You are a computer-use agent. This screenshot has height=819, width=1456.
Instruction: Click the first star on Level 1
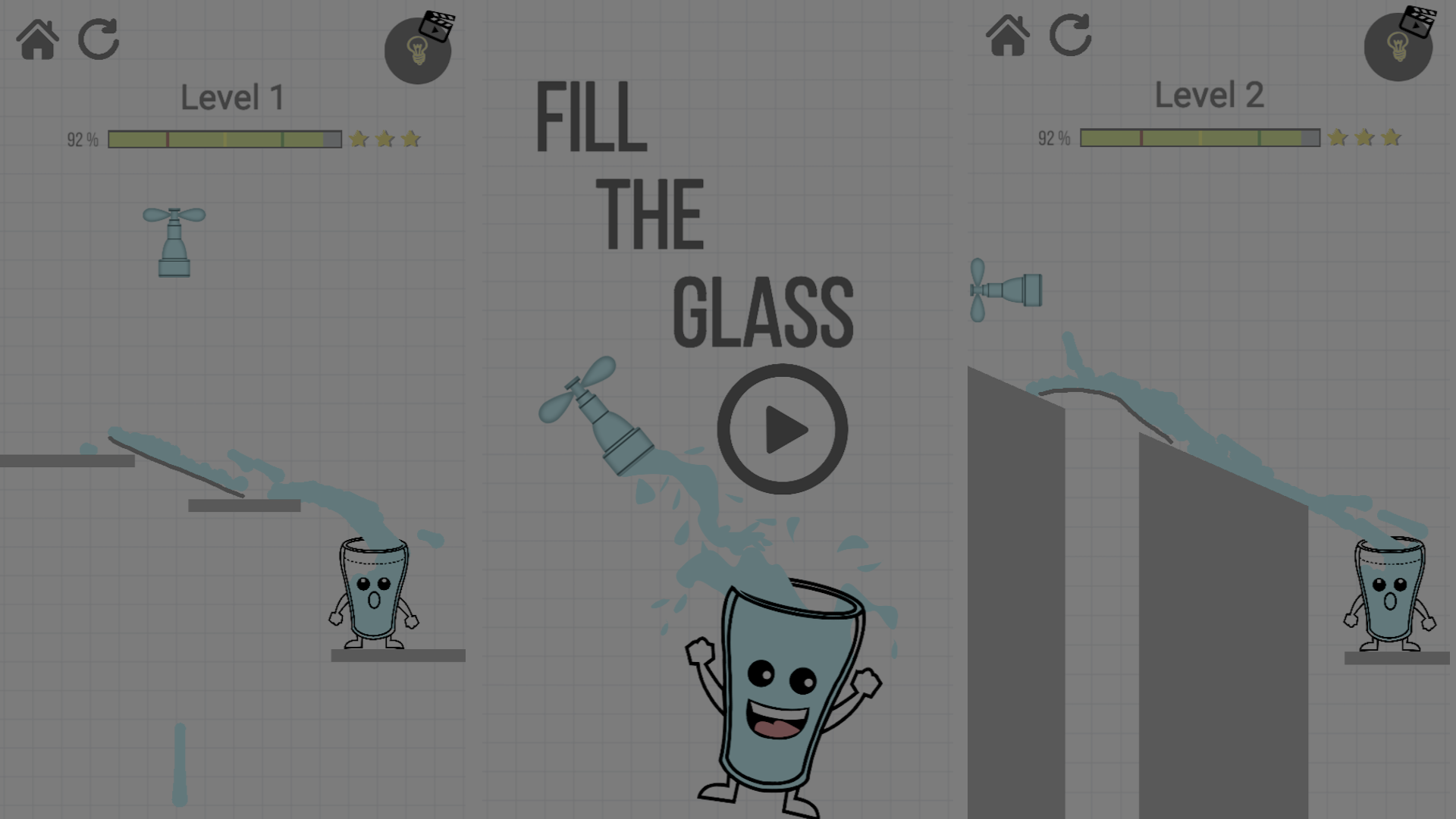(x=357, y=138)
